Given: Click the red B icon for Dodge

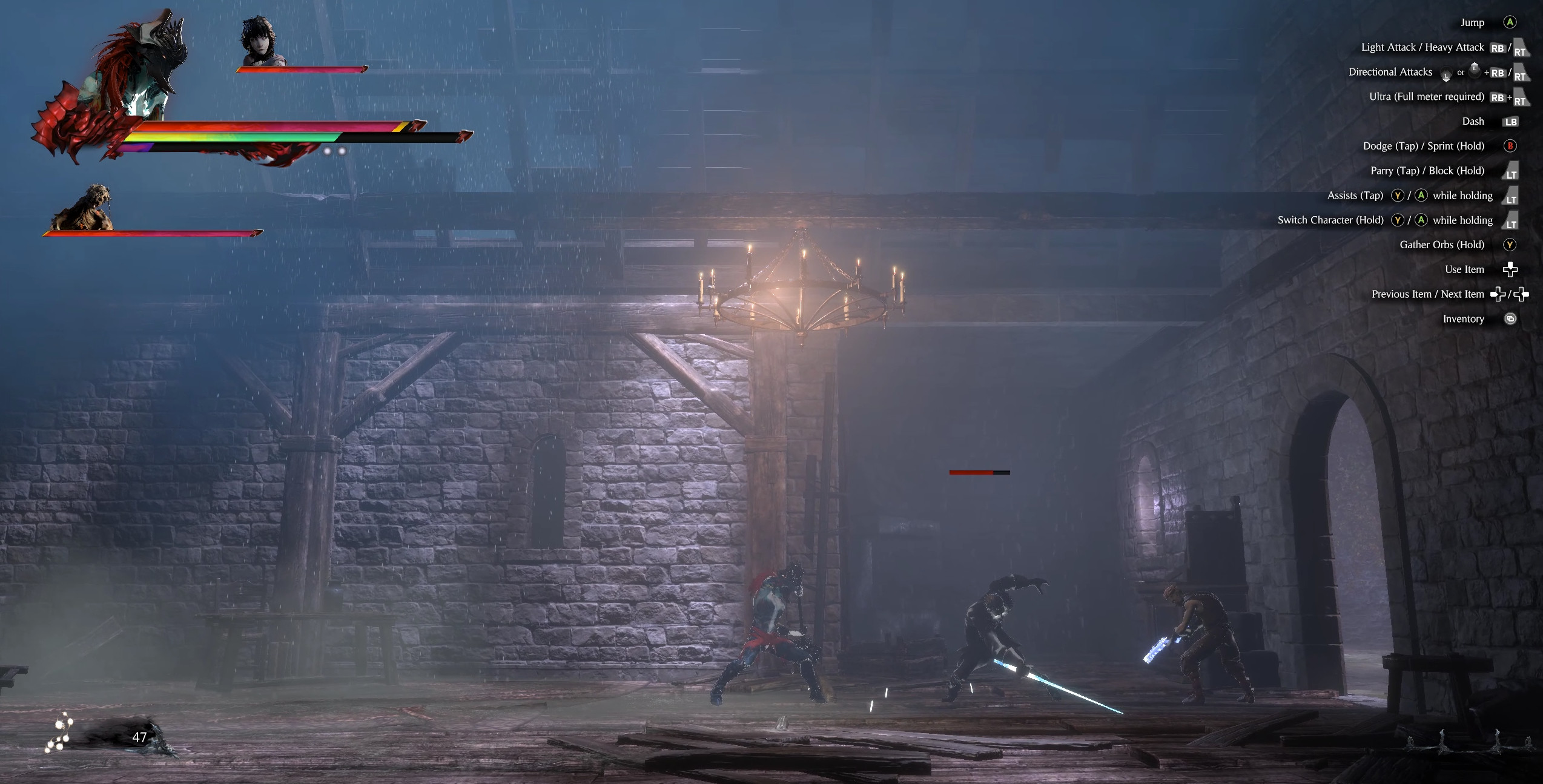Looking at the screenshot, I should [1511, 147].
